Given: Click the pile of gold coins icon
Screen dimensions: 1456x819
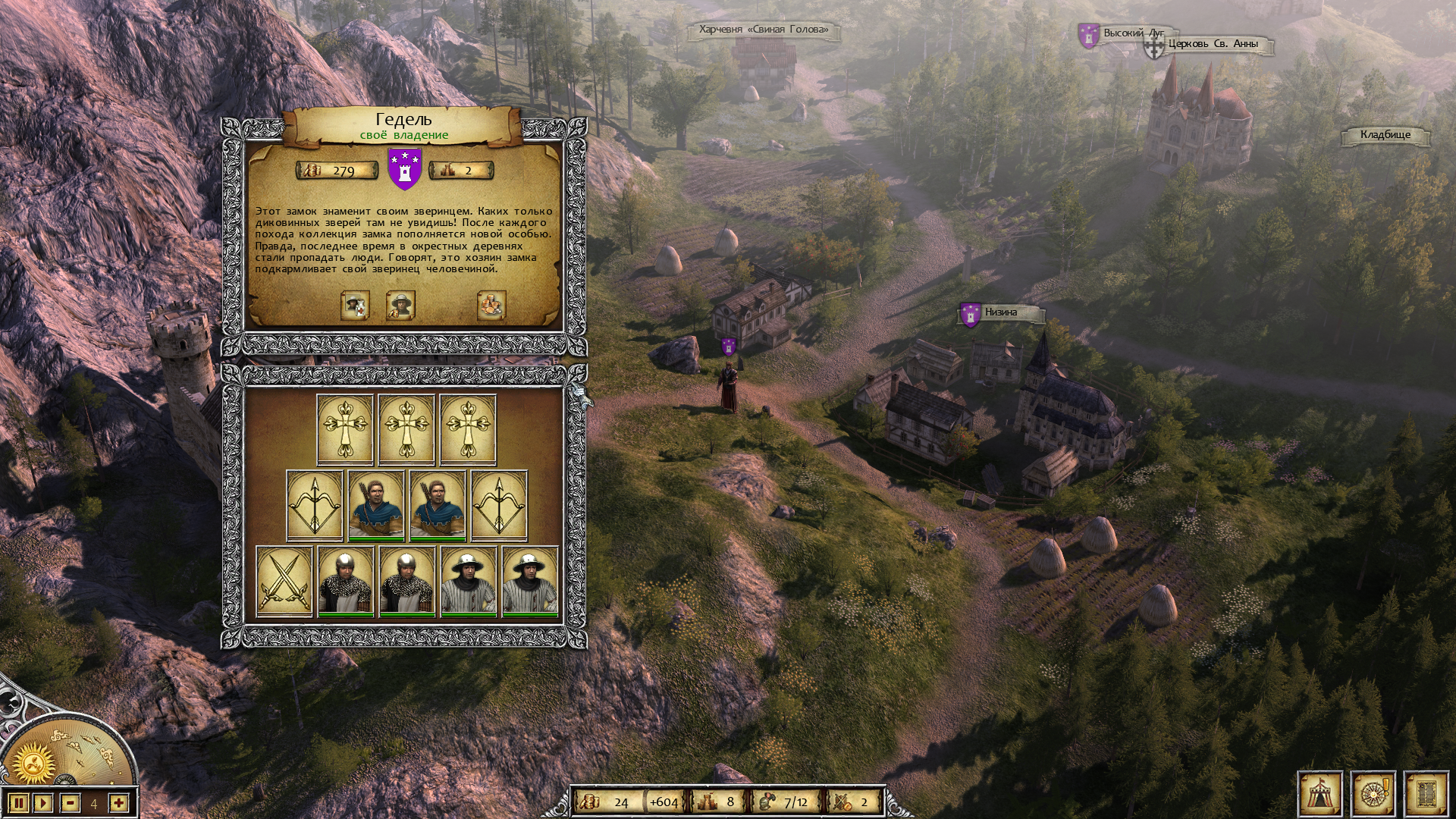Looking at the screenshot, I should (x=491, y=305).
